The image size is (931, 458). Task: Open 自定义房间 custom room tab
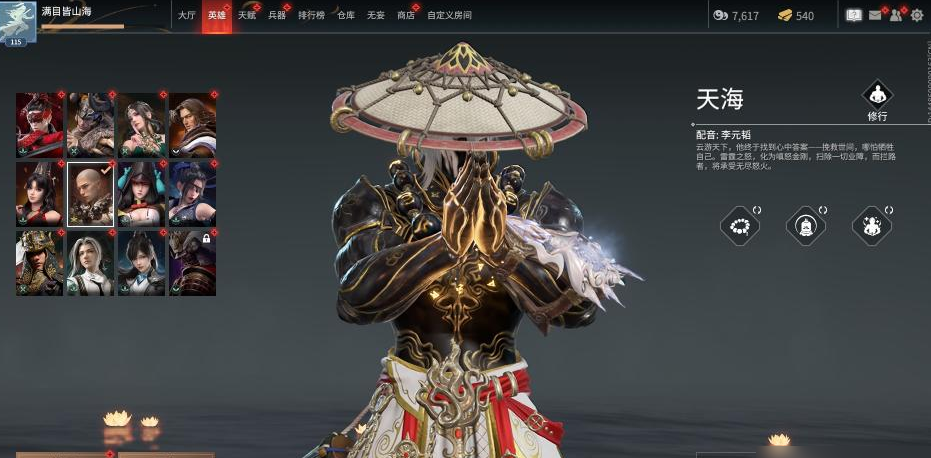(x=449, y=16)
